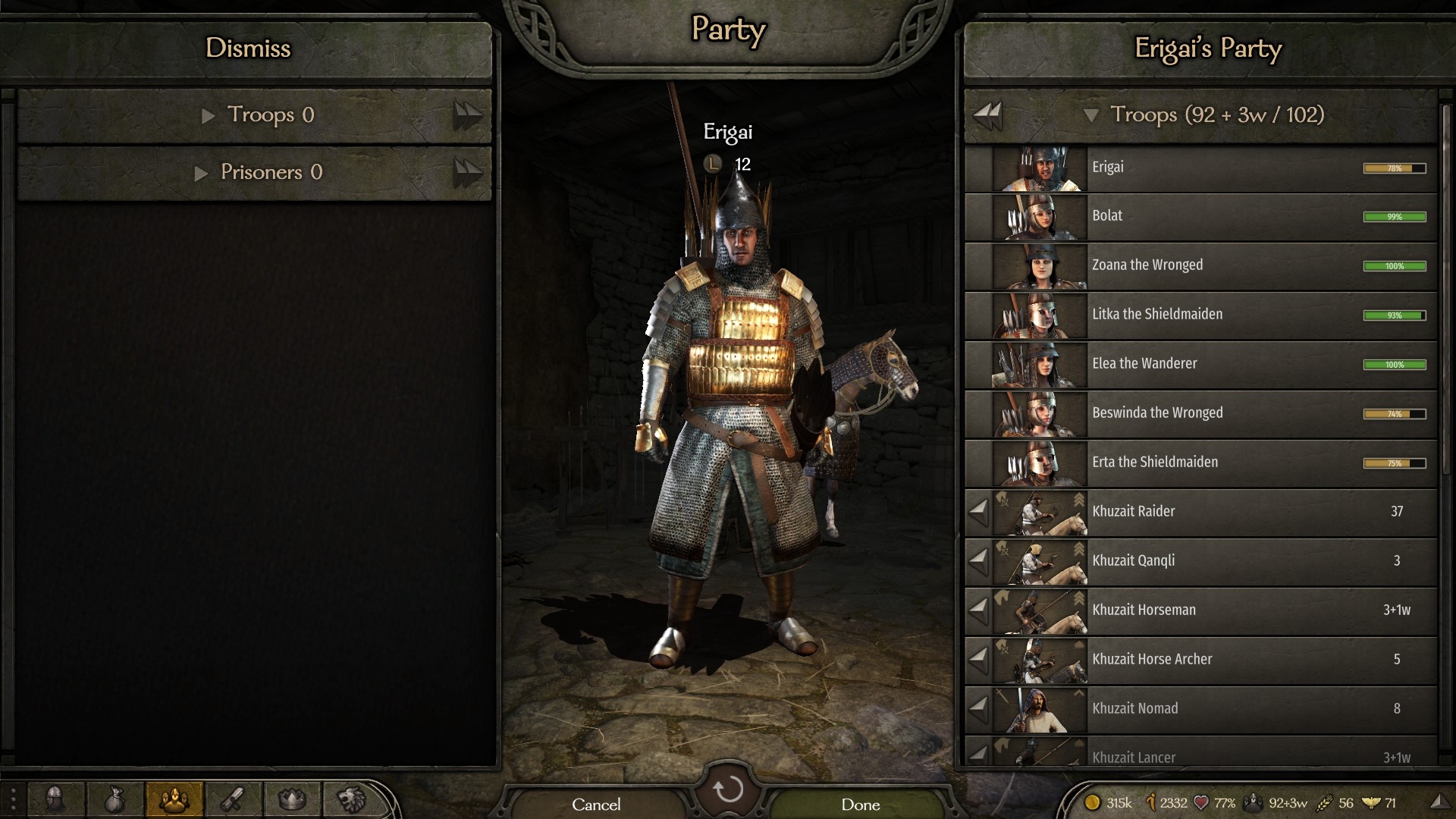Screen dimensions: 1456x819
Task: Collapse the party Troops list header
Action: tap(1091, 115)
